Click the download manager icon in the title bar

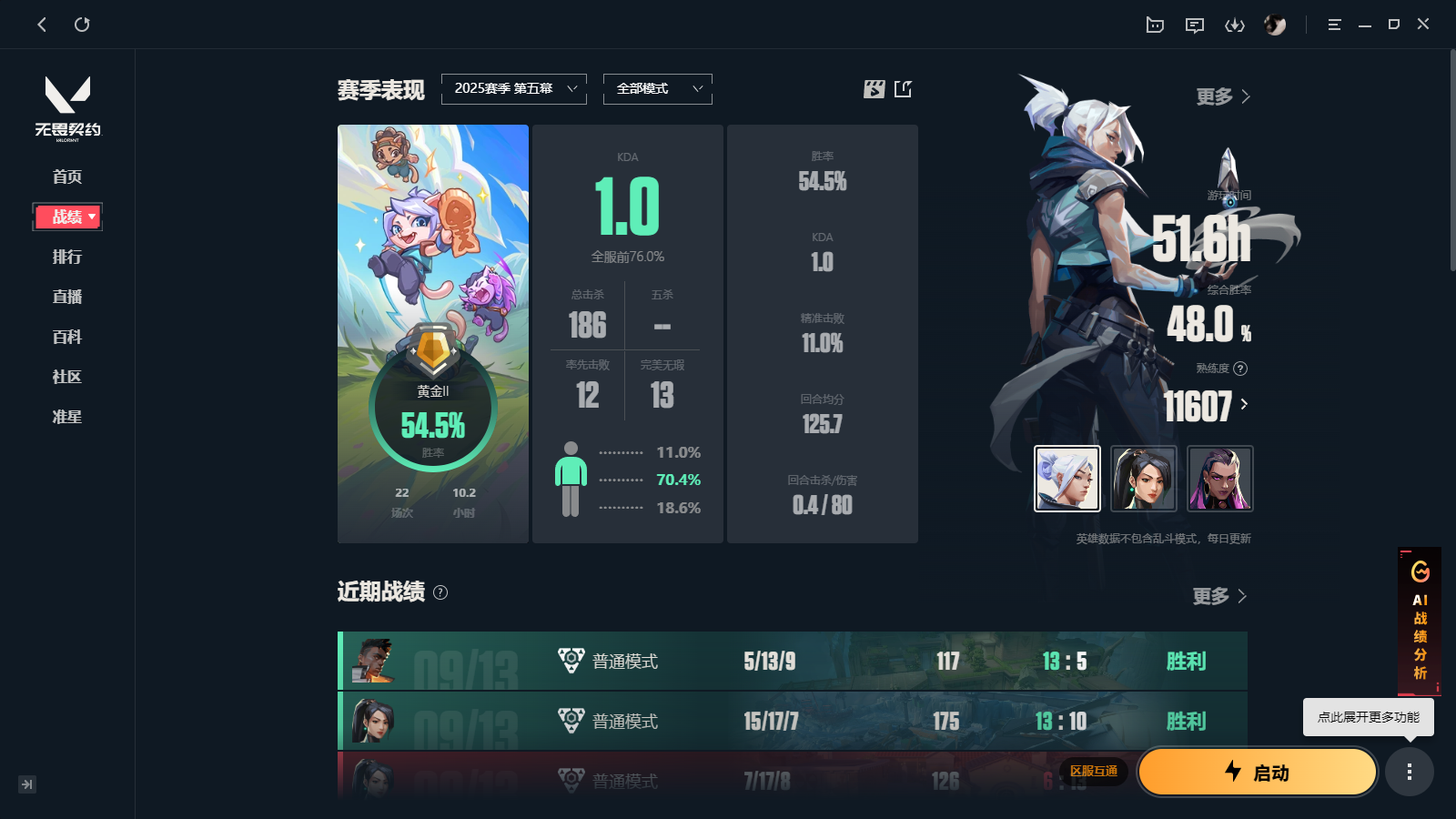[1235, 25]
